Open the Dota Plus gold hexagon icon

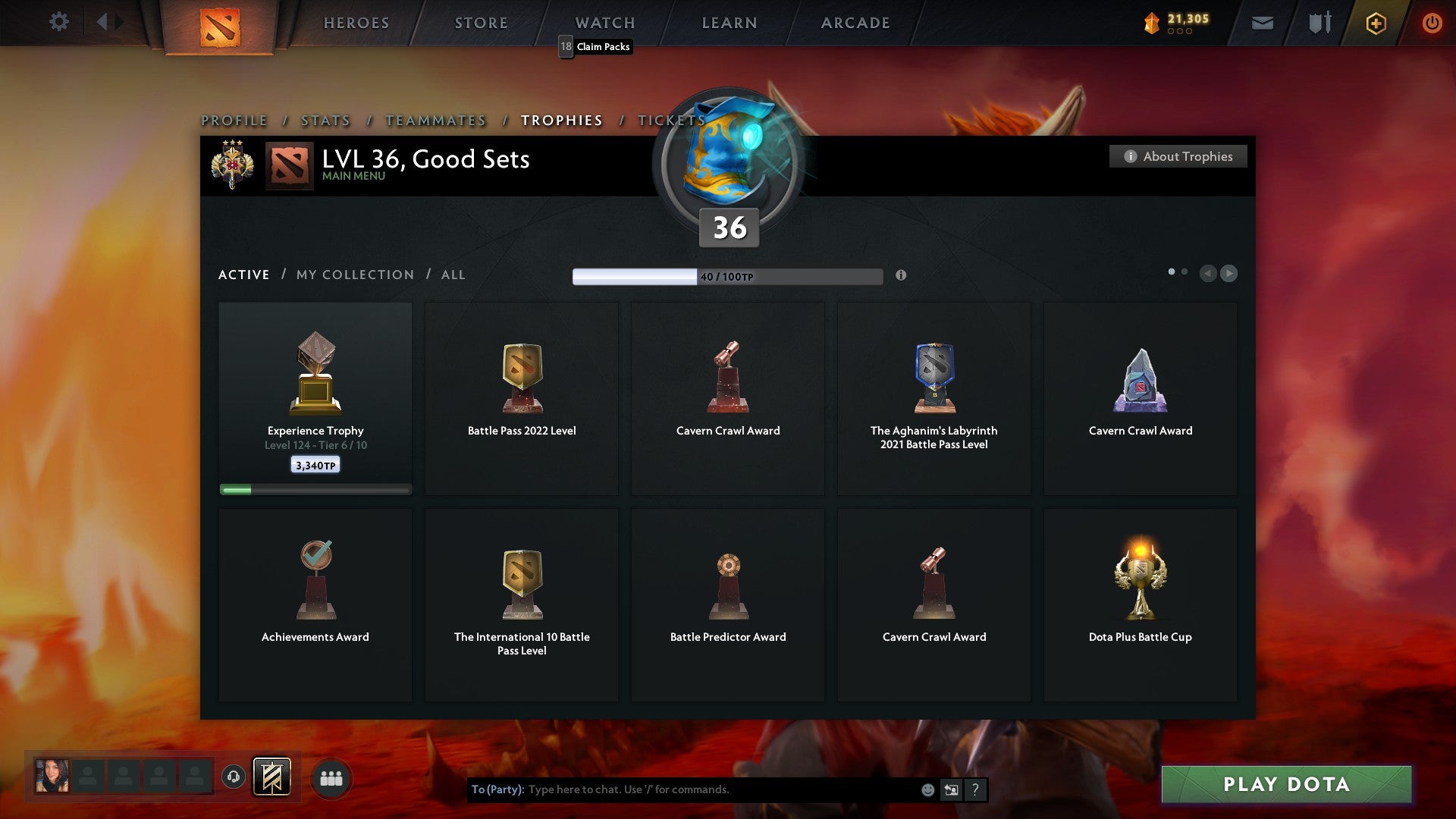1375,23
